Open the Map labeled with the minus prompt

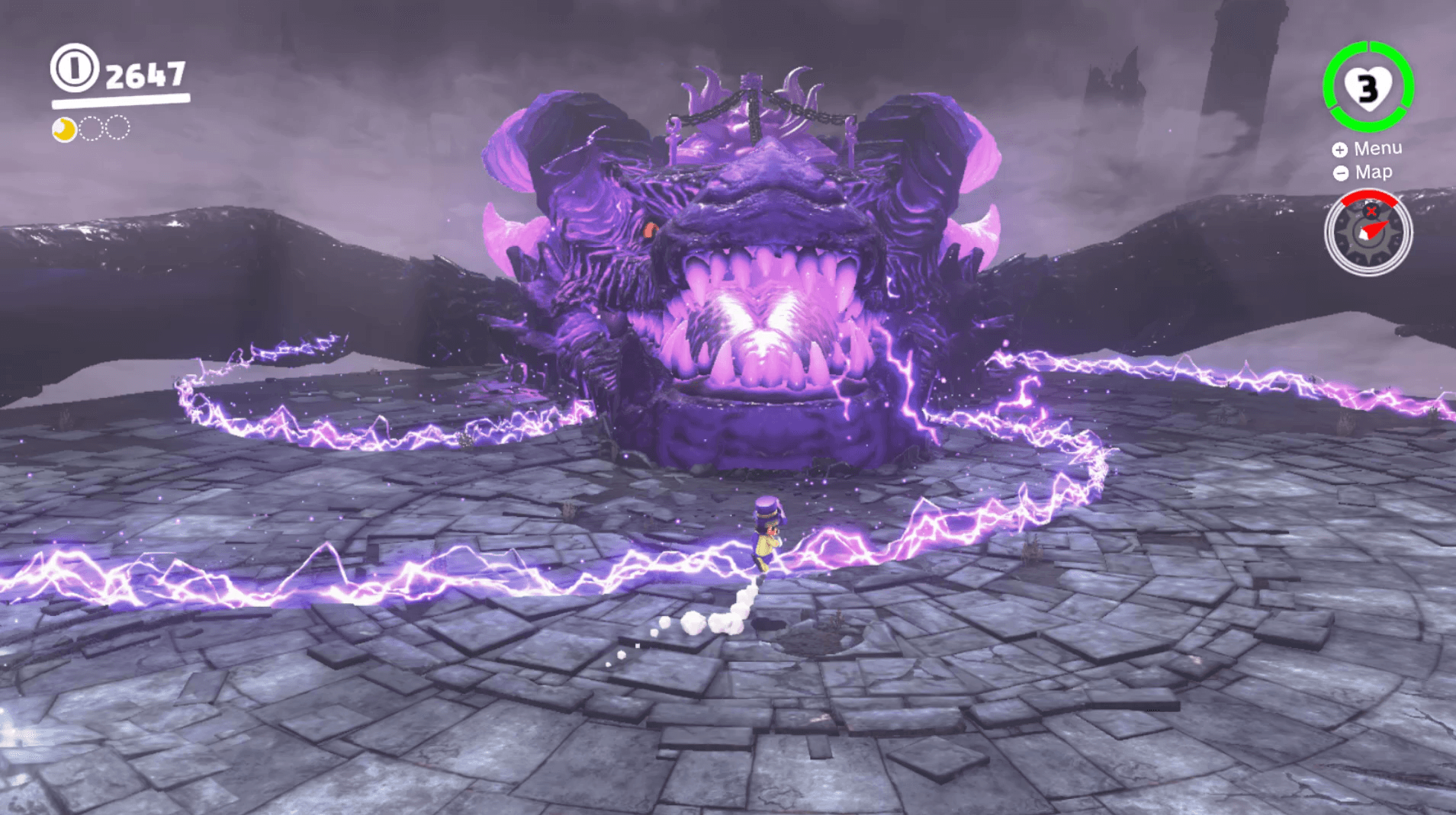(1371, 172)
